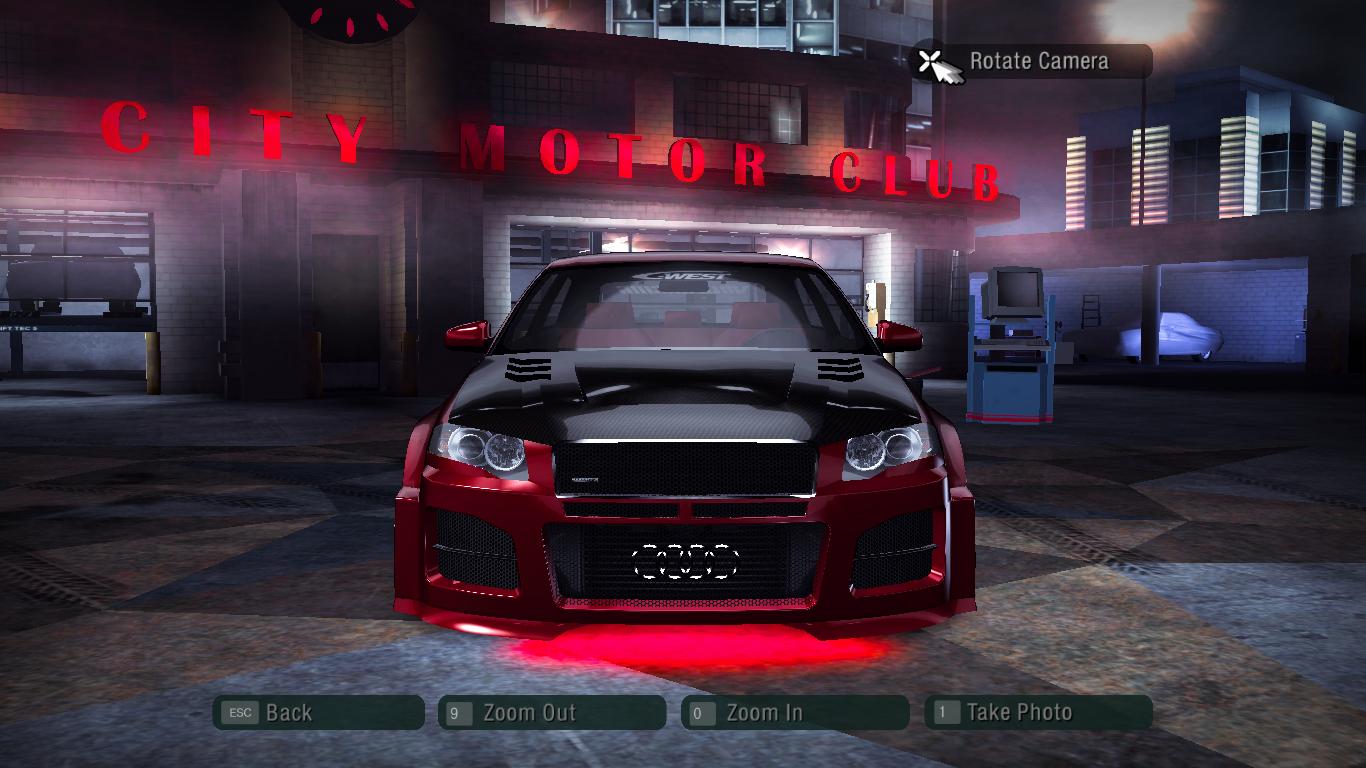The height and width of the screenshot is (768, 1366).
Task: Activate the Rotate Camera control
Action: [1032, 62]
